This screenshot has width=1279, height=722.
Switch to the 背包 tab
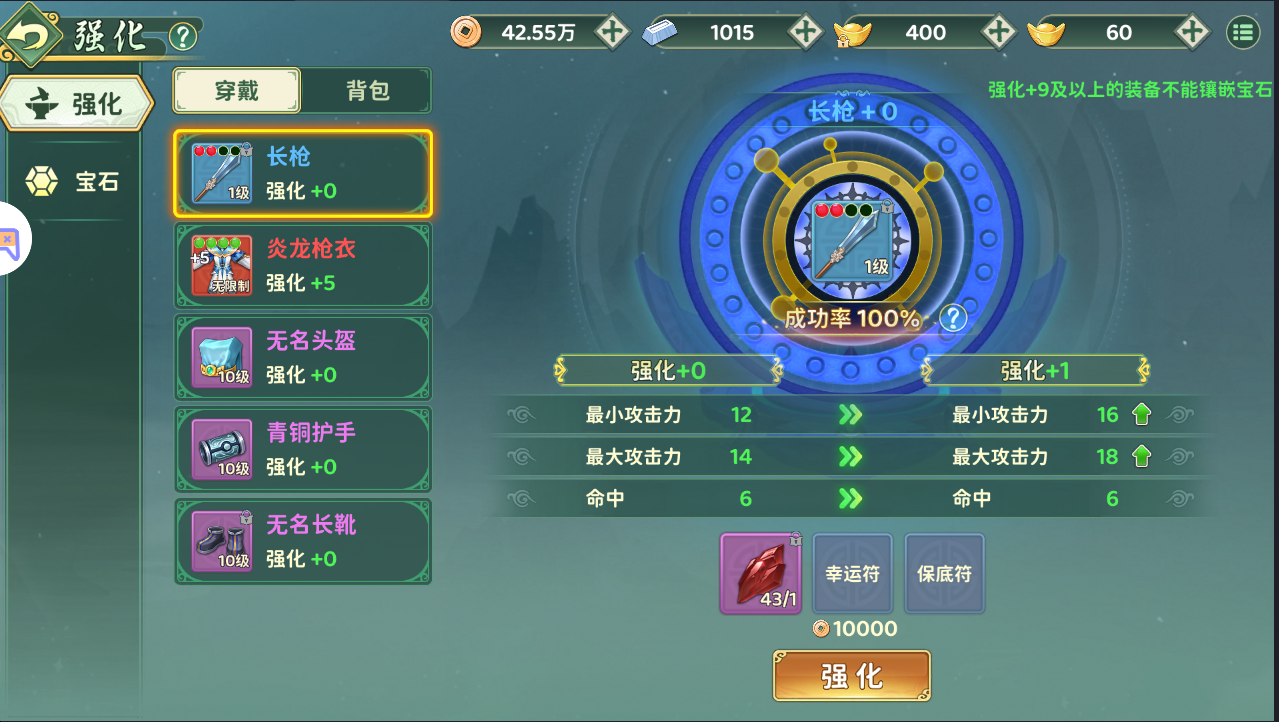pos(367,91)
